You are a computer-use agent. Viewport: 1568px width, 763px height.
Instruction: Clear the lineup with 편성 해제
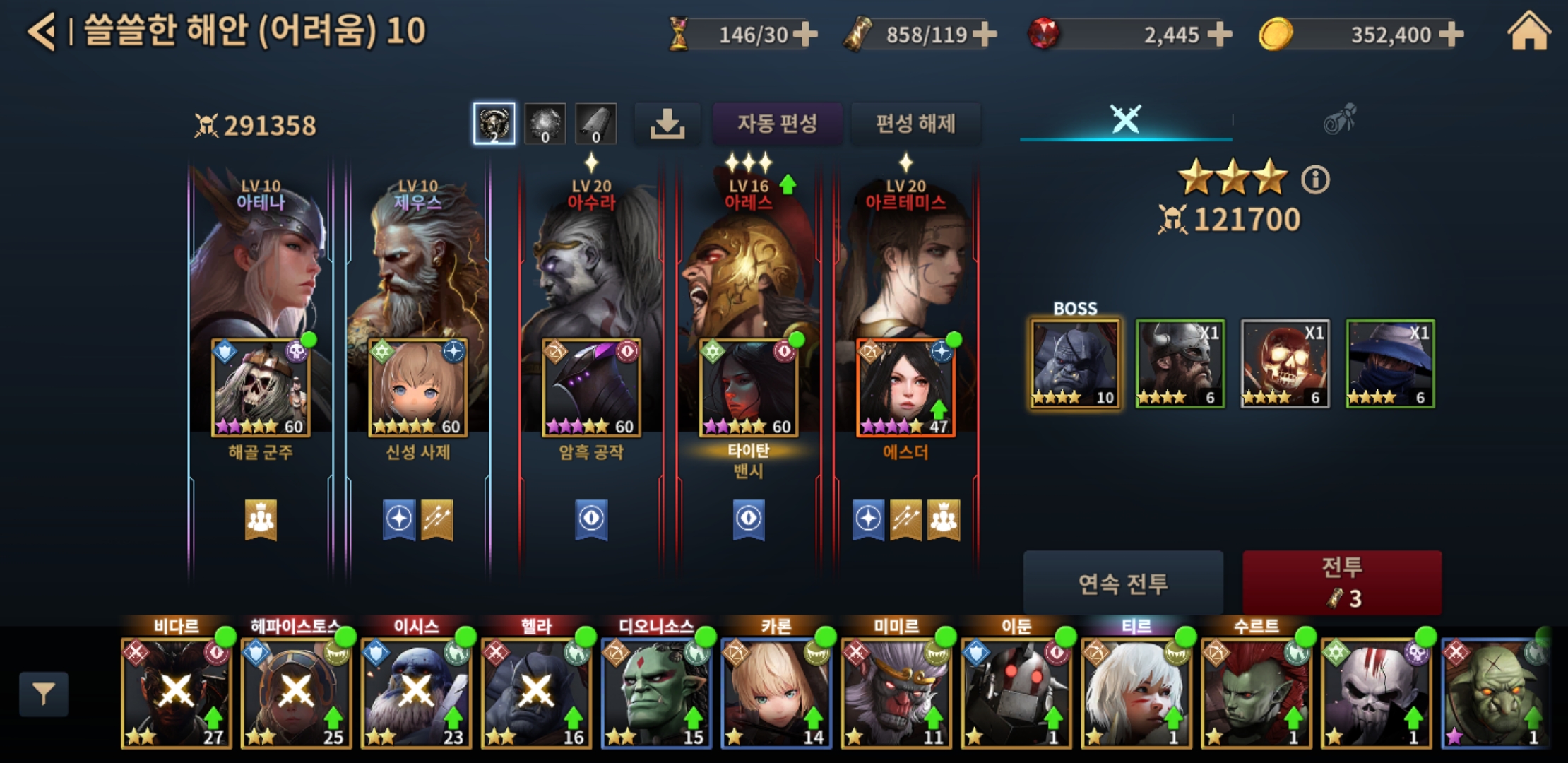click(915, 124)
